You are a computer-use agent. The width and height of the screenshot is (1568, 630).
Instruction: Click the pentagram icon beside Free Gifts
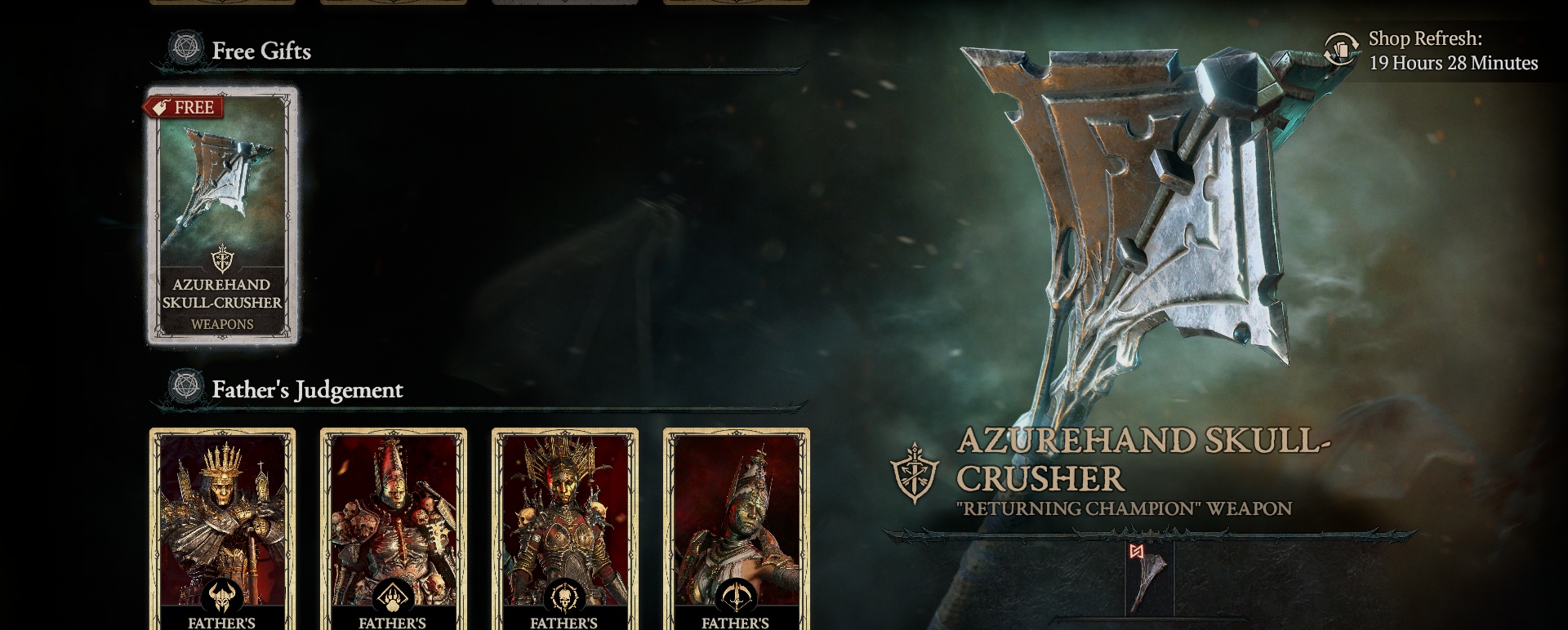(186, 47)
